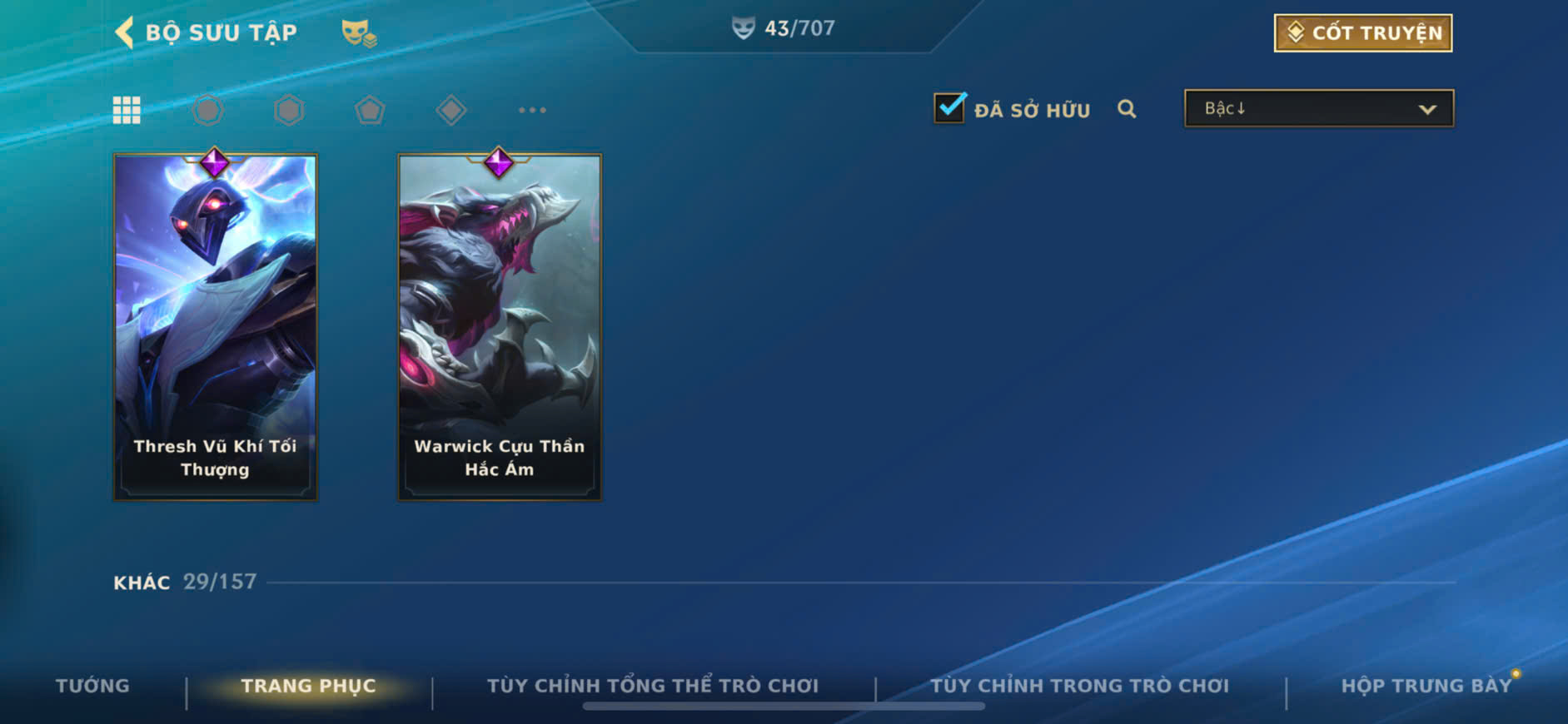The height and width of the screenshot is (724, 1568).
Task: Select the Warwick Cựu Thần Hắc Ám skin
Action: pos(500,326)
